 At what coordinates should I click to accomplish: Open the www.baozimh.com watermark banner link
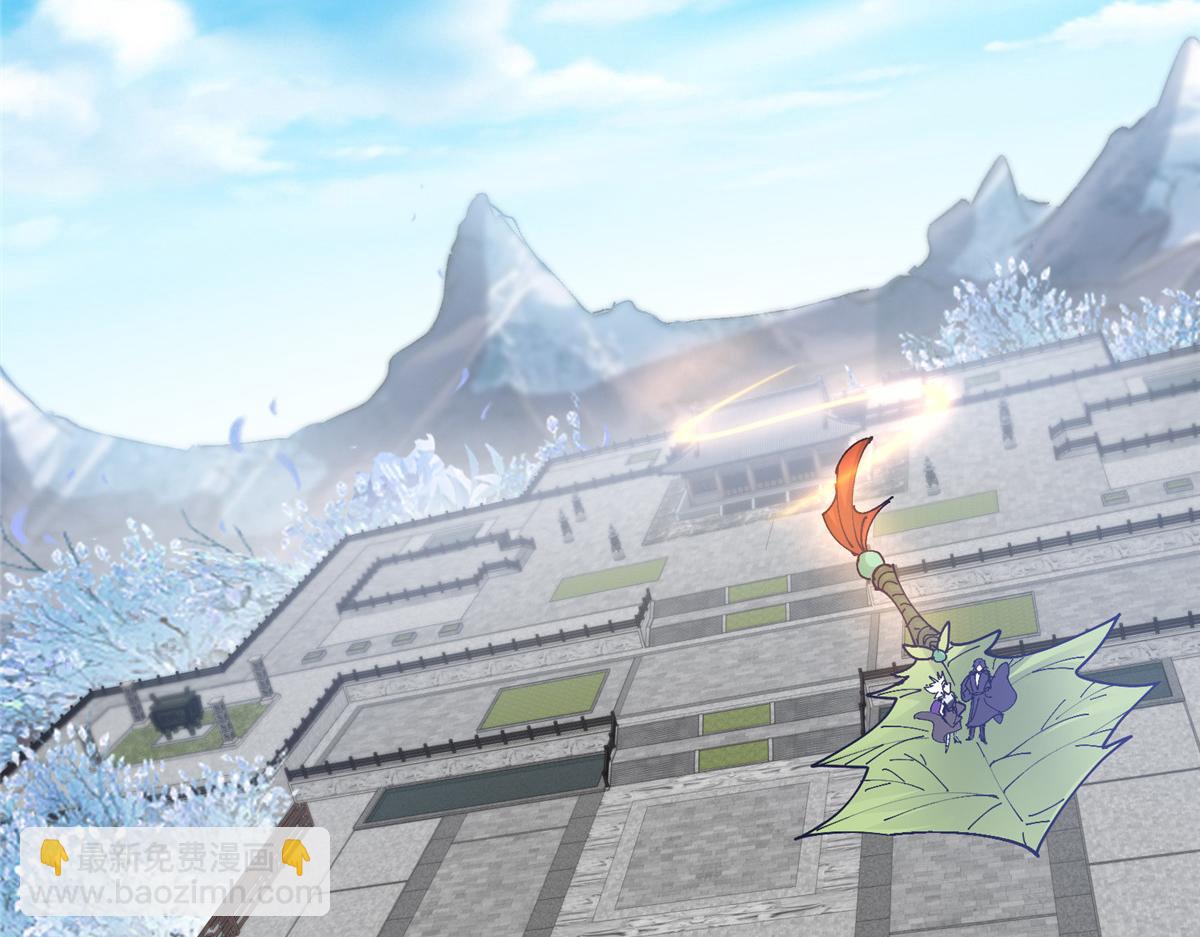point(175,871)
